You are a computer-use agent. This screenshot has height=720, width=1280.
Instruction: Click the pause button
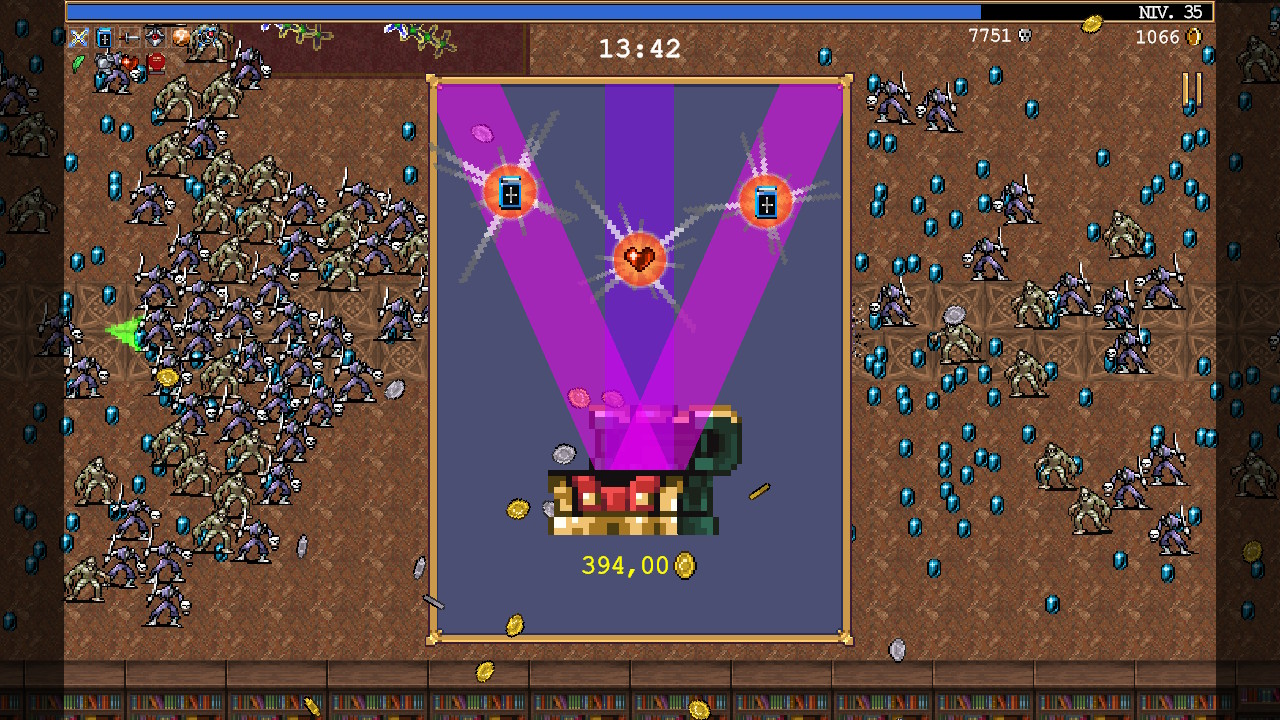click(1192, 89)
